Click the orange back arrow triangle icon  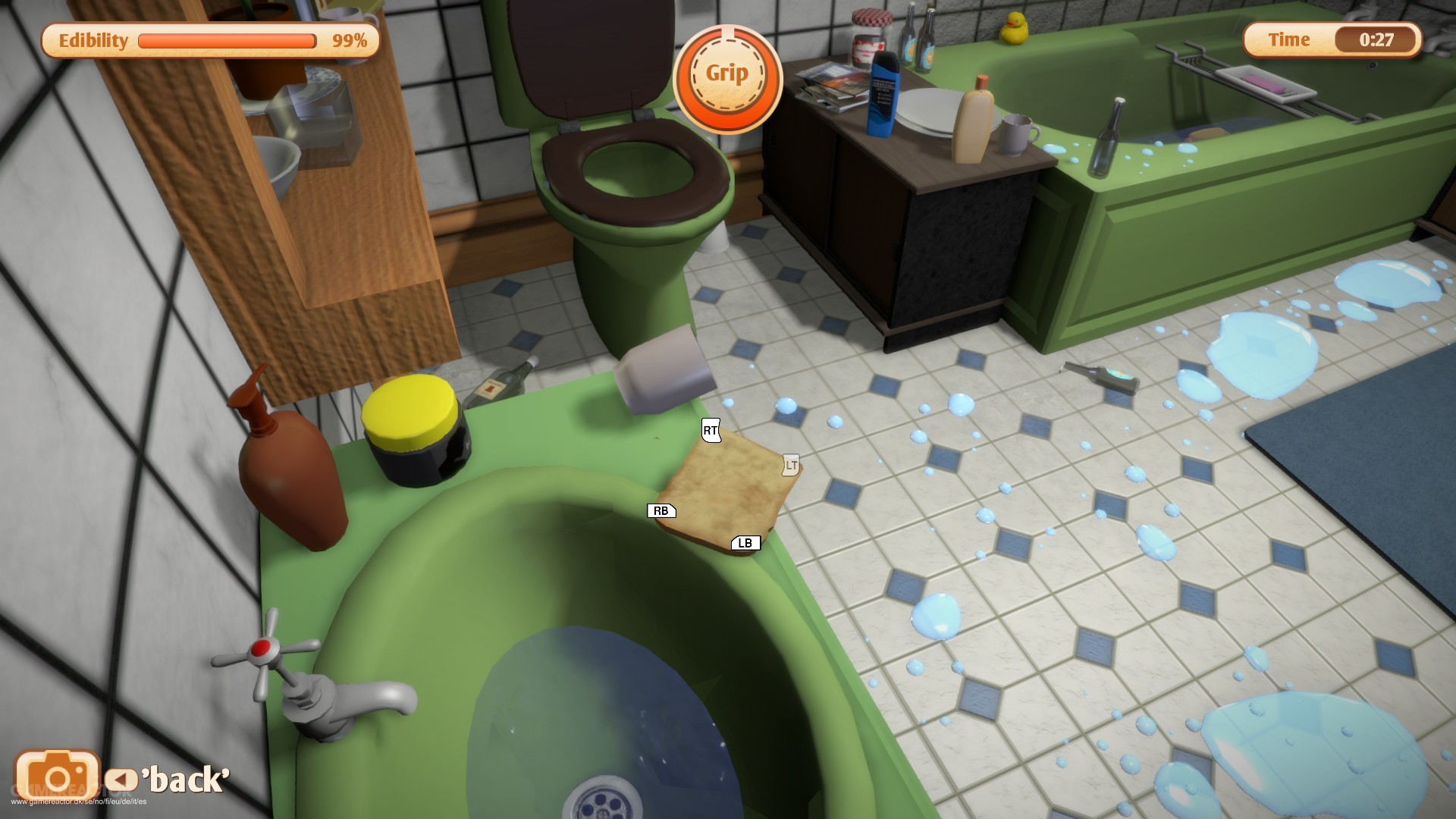click(121, 779)
